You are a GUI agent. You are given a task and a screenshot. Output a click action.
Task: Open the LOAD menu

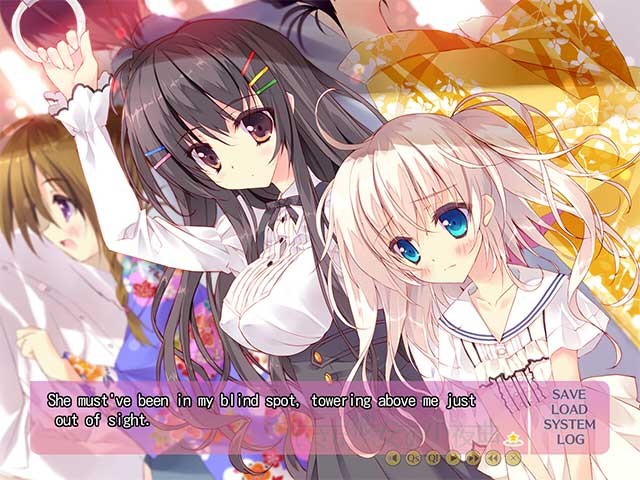(569, 409)
